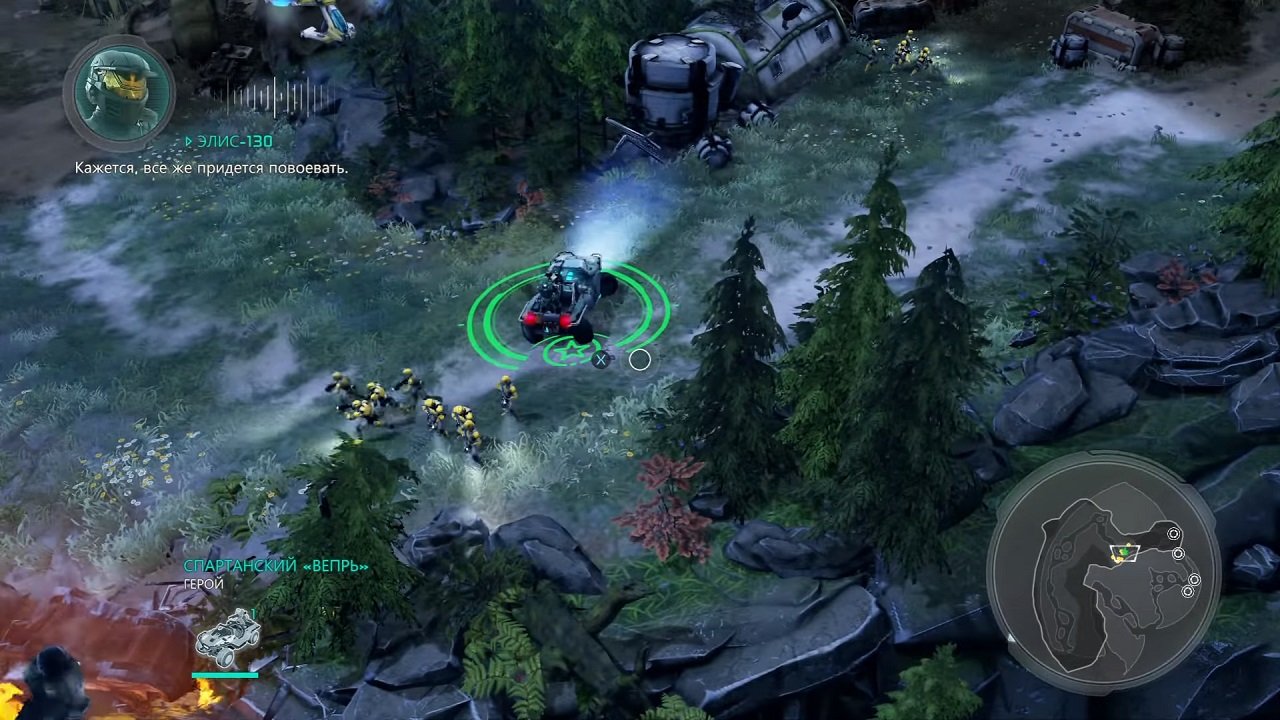Click the Spartan star emblem under the Warthog
The image size is (1280, 720).
pyautogui.click(x=569, y=352)
